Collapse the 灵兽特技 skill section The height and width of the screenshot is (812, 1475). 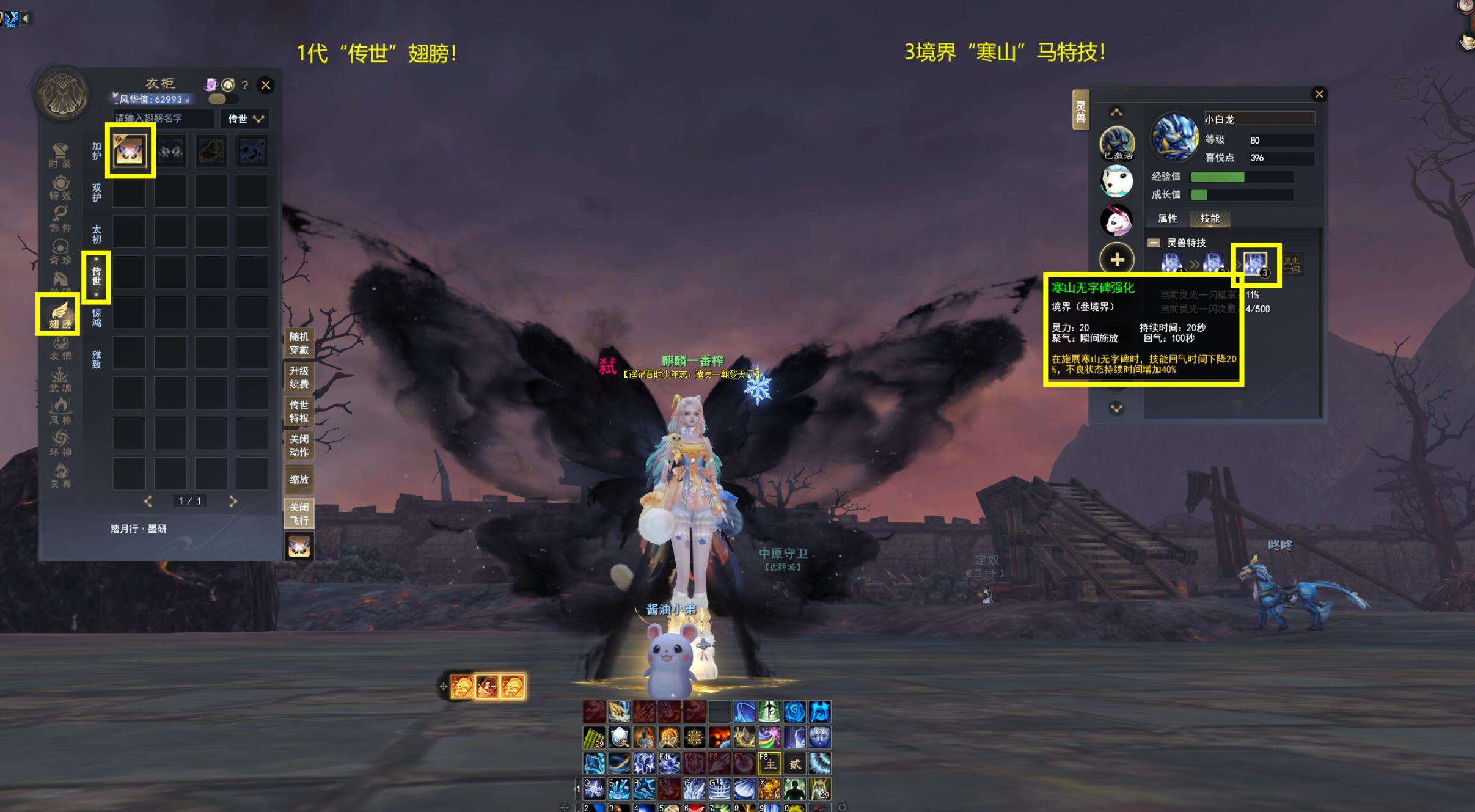(1154, 243)
